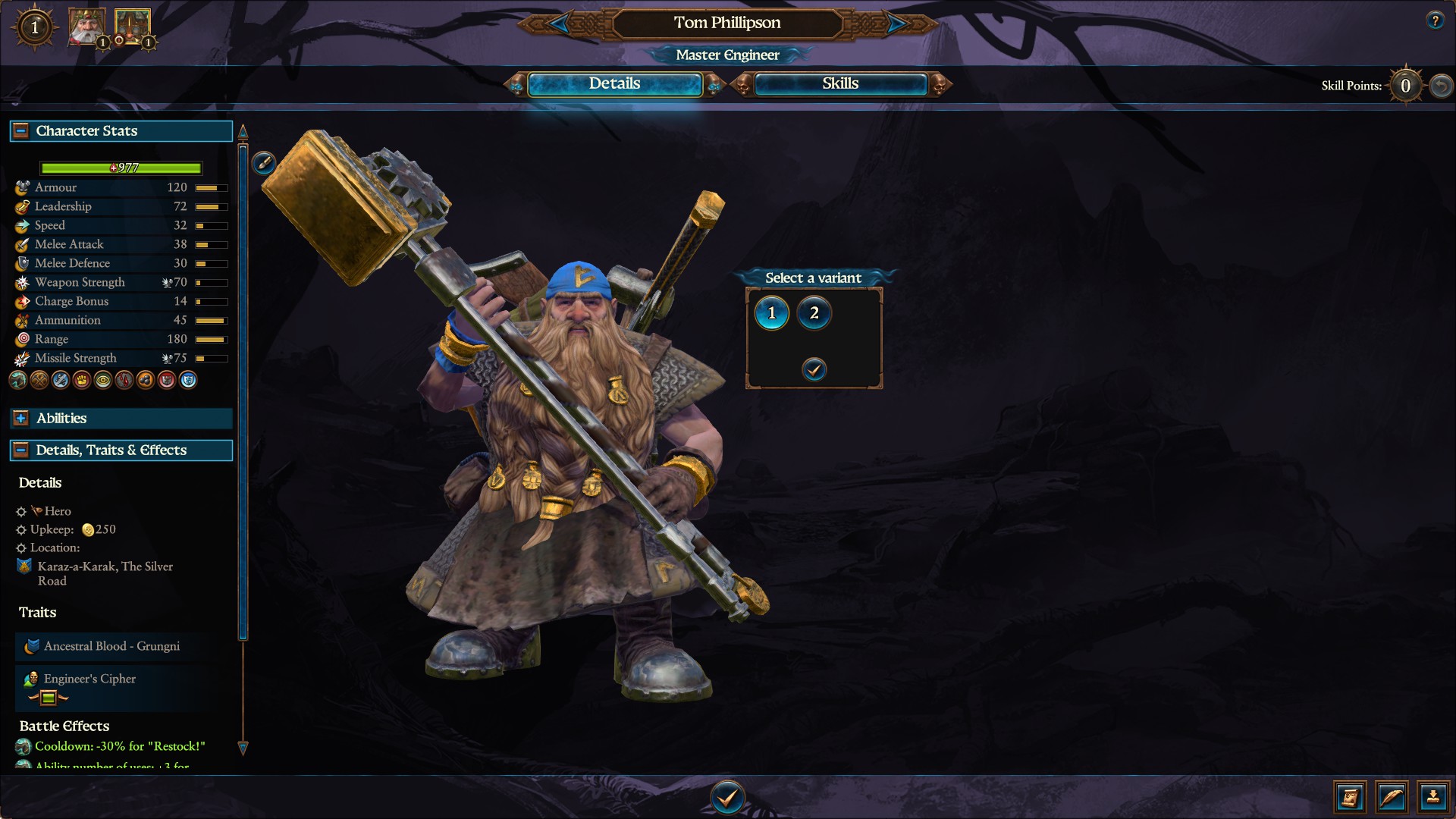
Task: Click the reset skill points button
Action: 1441,86
